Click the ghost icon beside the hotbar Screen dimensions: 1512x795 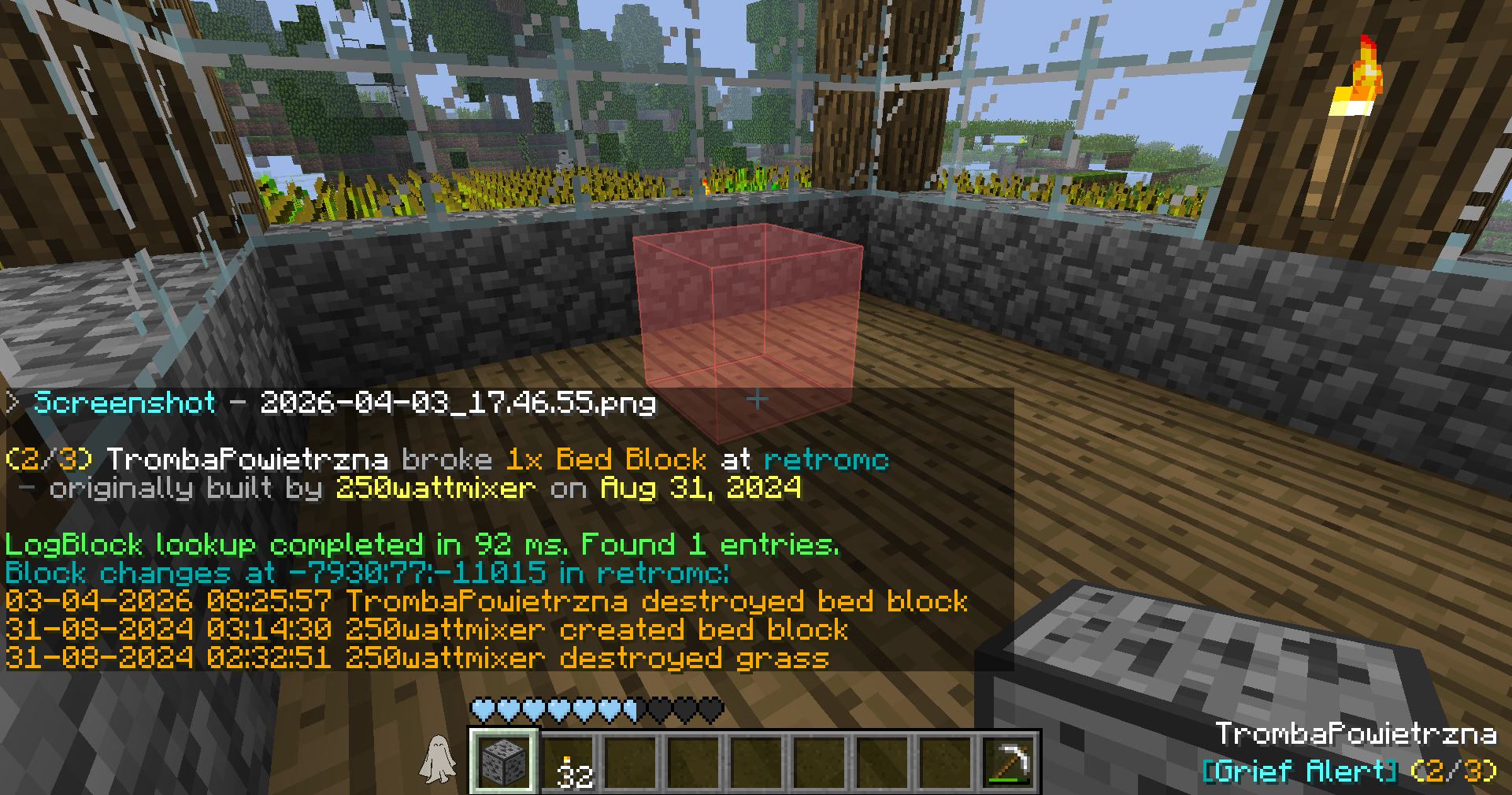click(x=438, y=760)
